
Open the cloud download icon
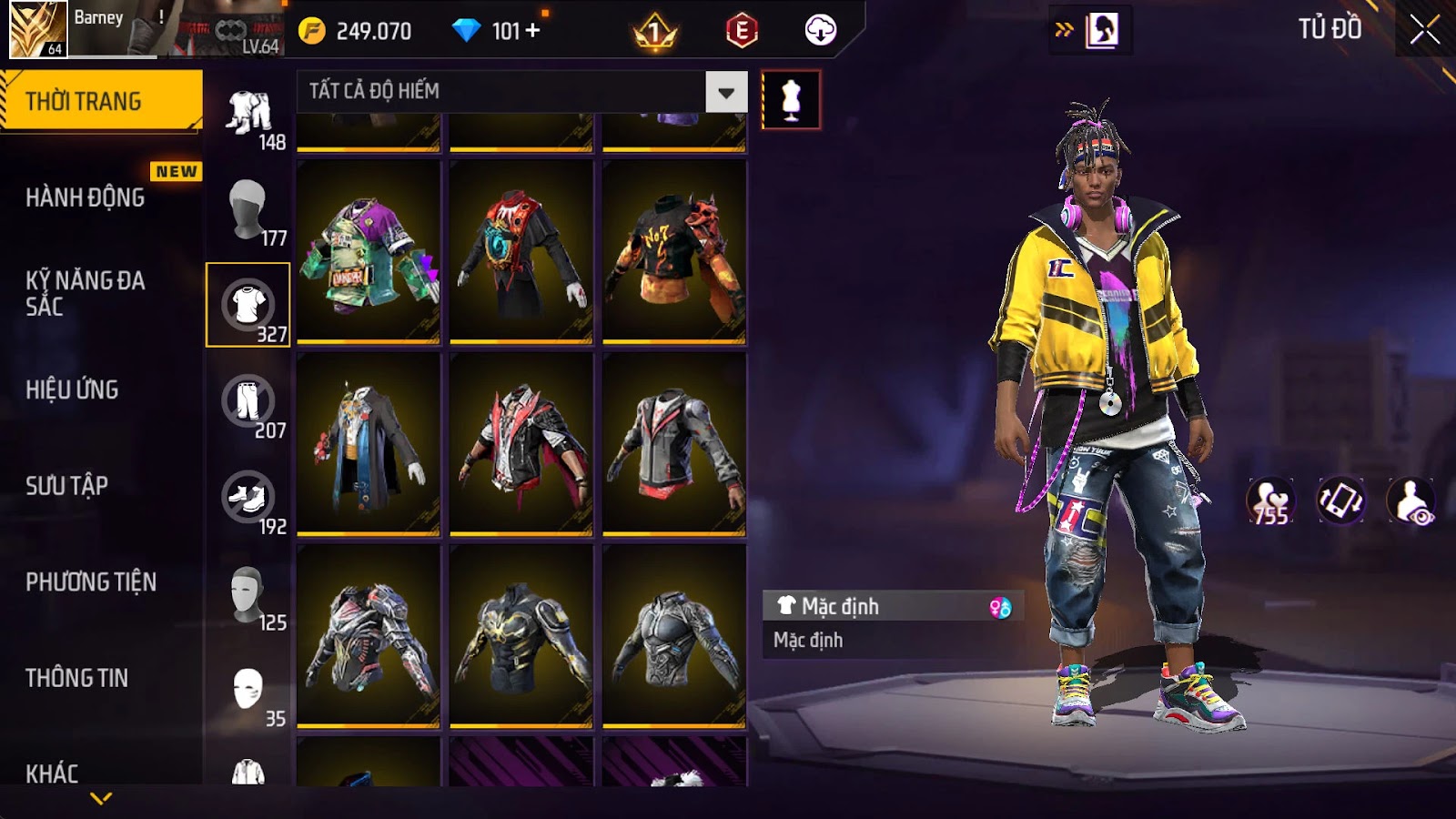coord(820,31)
